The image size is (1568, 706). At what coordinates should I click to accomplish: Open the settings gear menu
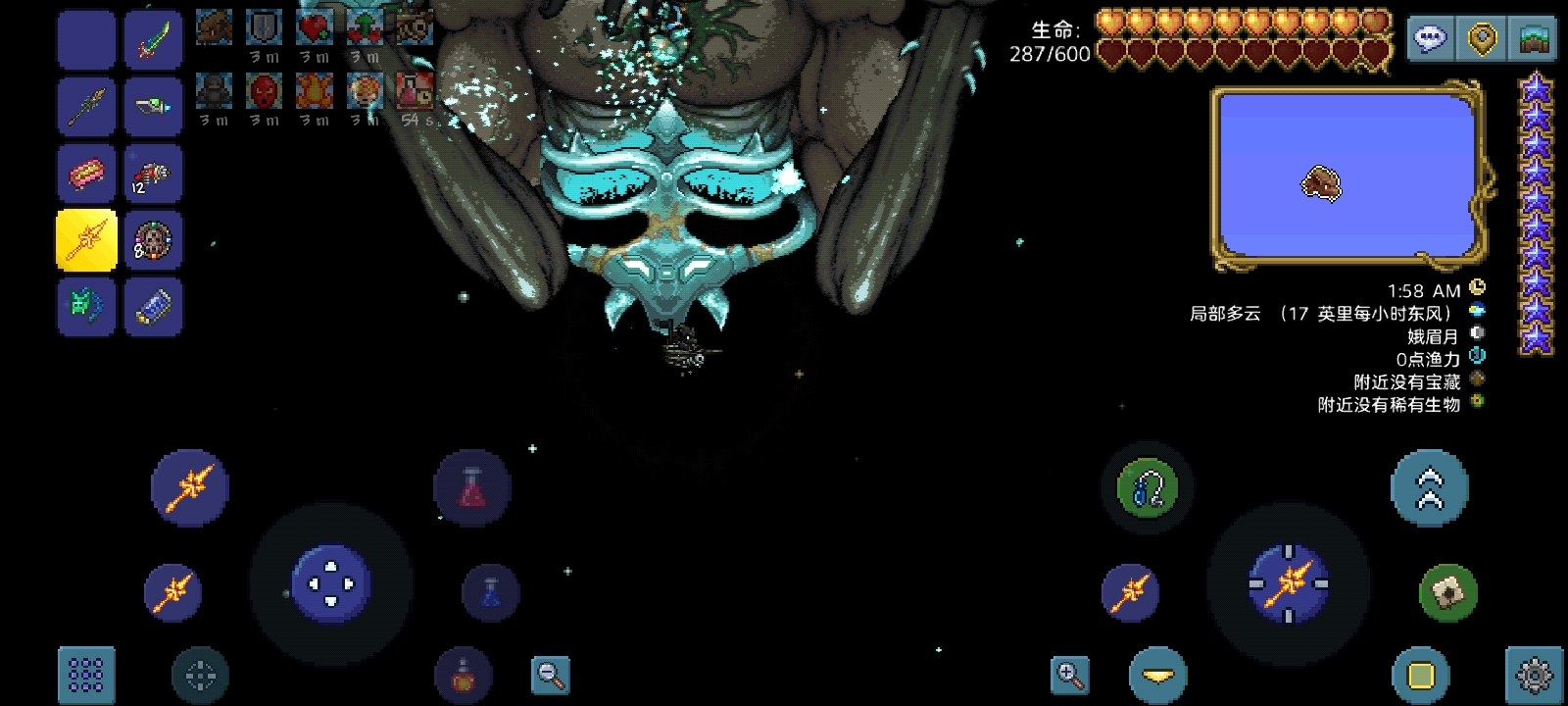(1533, 675)
